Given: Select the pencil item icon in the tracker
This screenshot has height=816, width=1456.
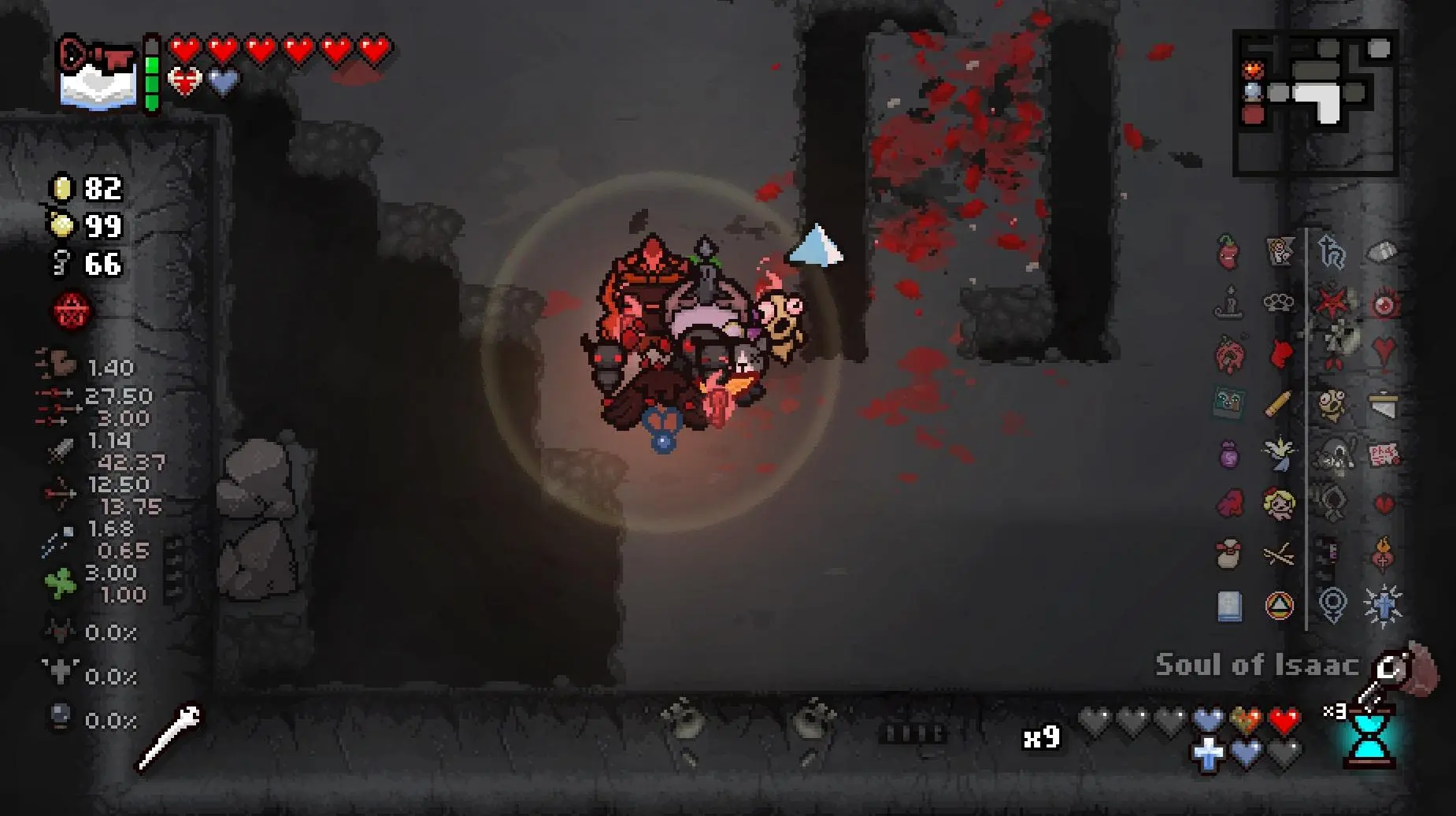Looking at the screenshot, I should pos(1277,402).
